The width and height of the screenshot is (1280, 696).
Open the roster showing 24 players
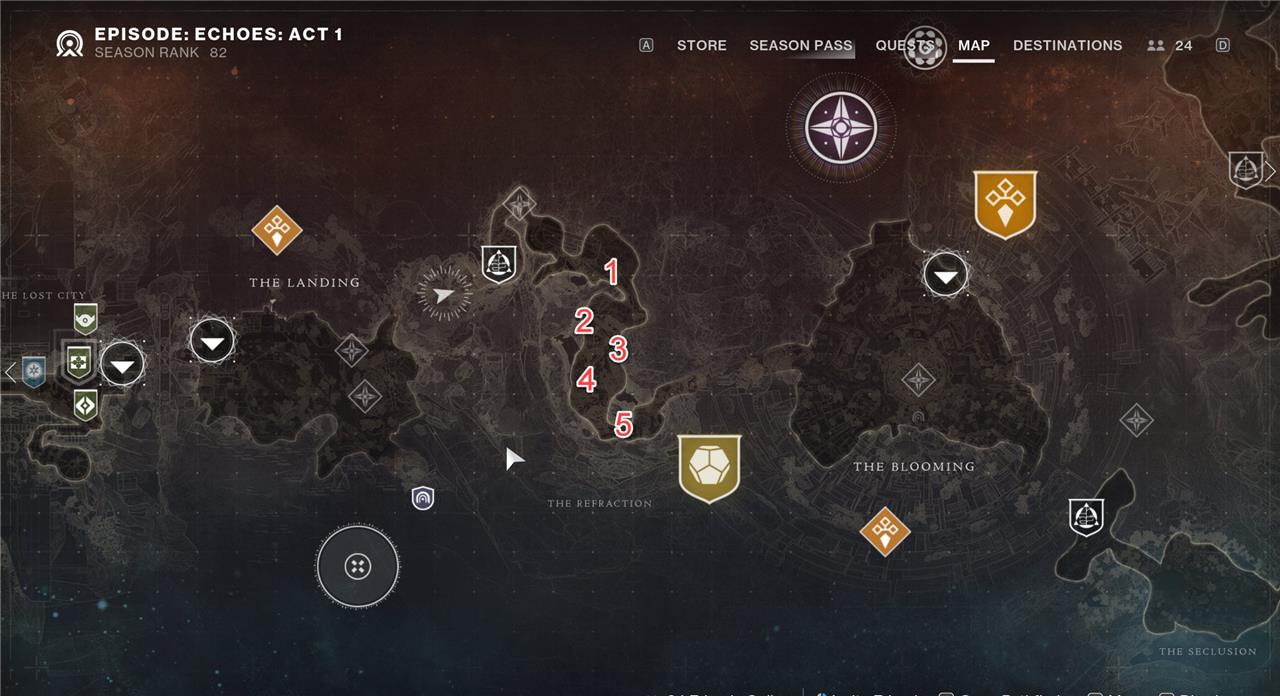[1170, 45]
